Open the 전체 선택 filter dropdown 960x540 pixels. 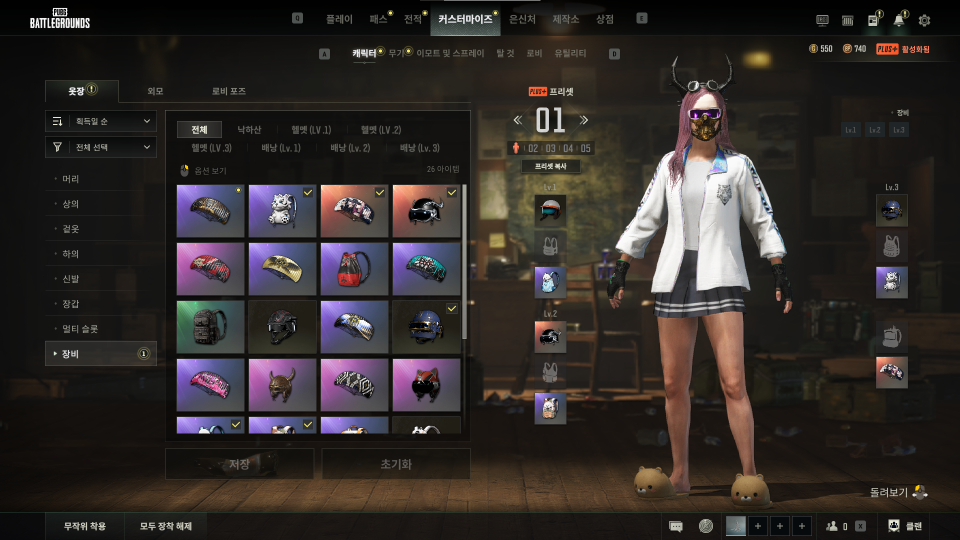[101, 147]
